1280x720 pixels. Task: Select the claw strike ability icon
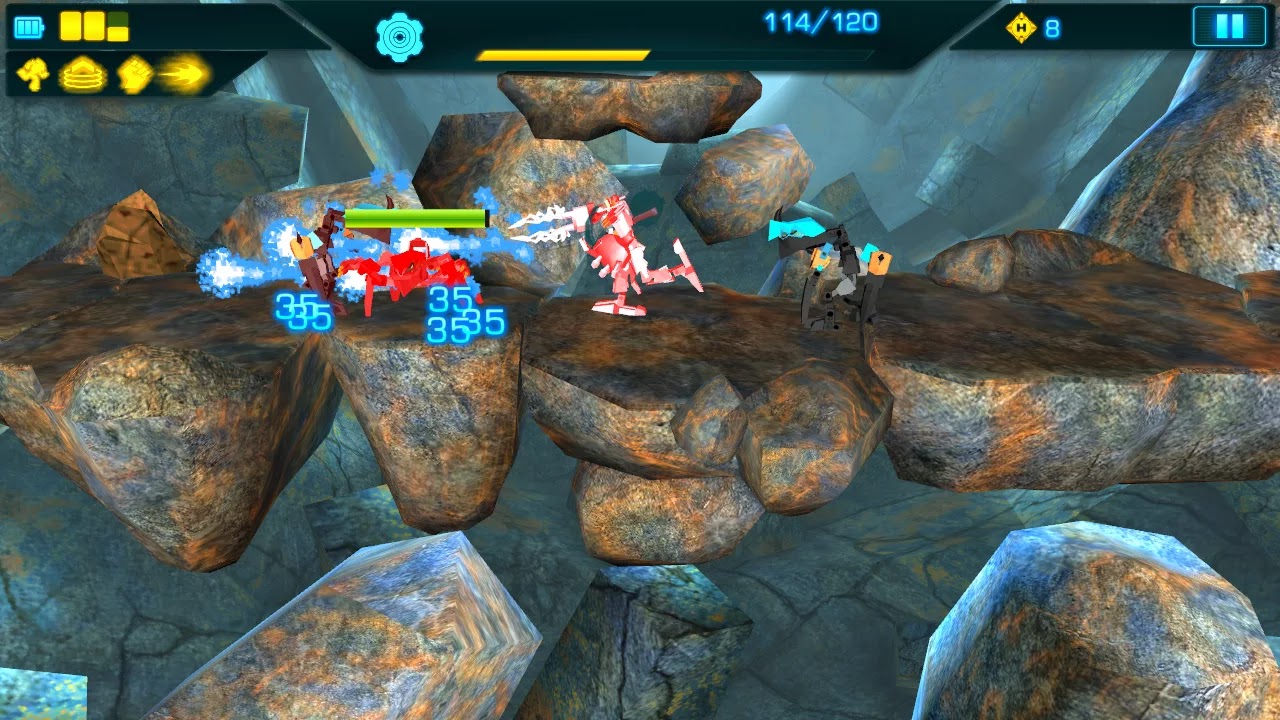(32, 72)
